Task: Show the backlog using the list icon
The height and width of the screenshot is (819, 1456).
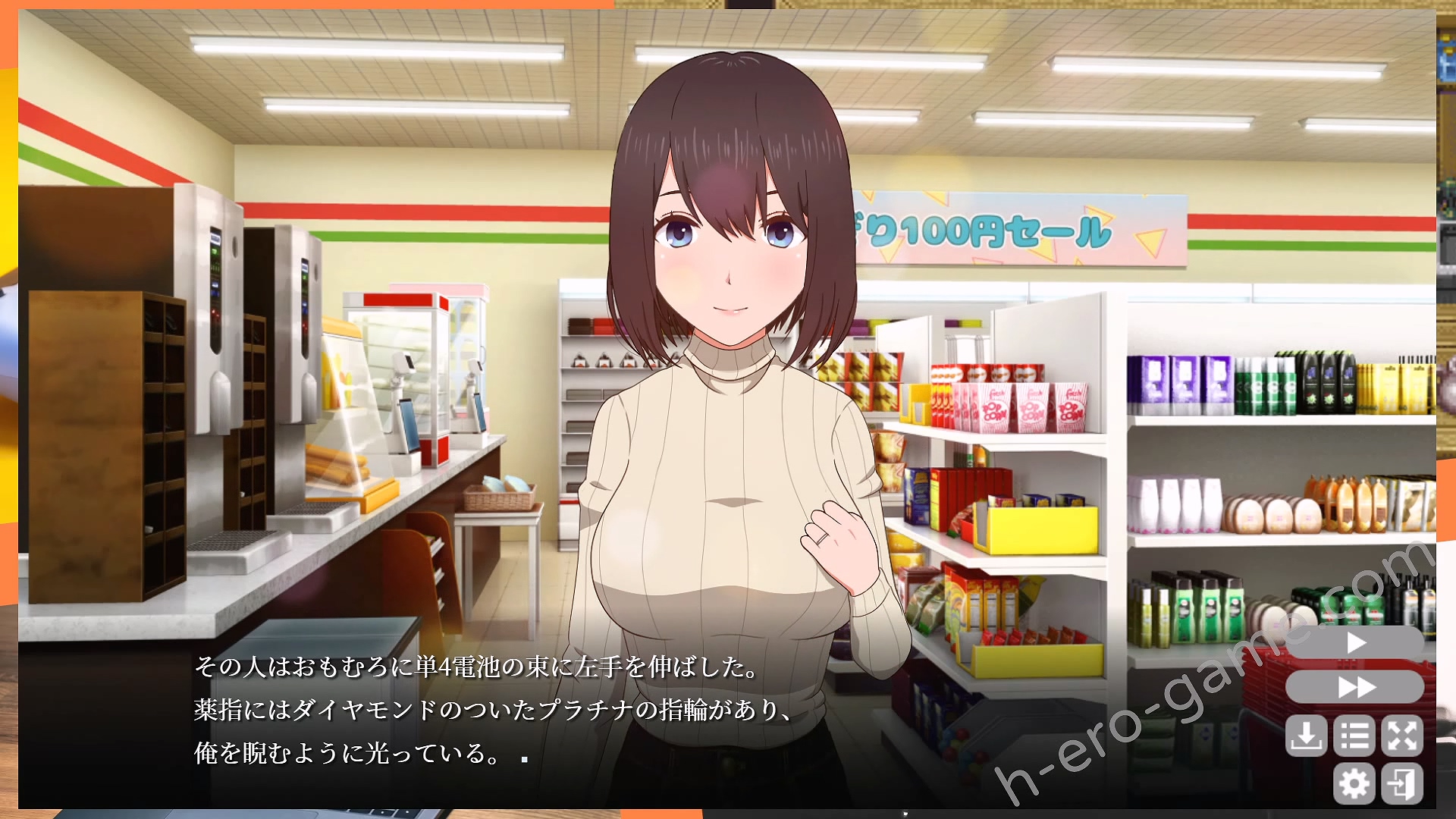Action: point(1354,735)
